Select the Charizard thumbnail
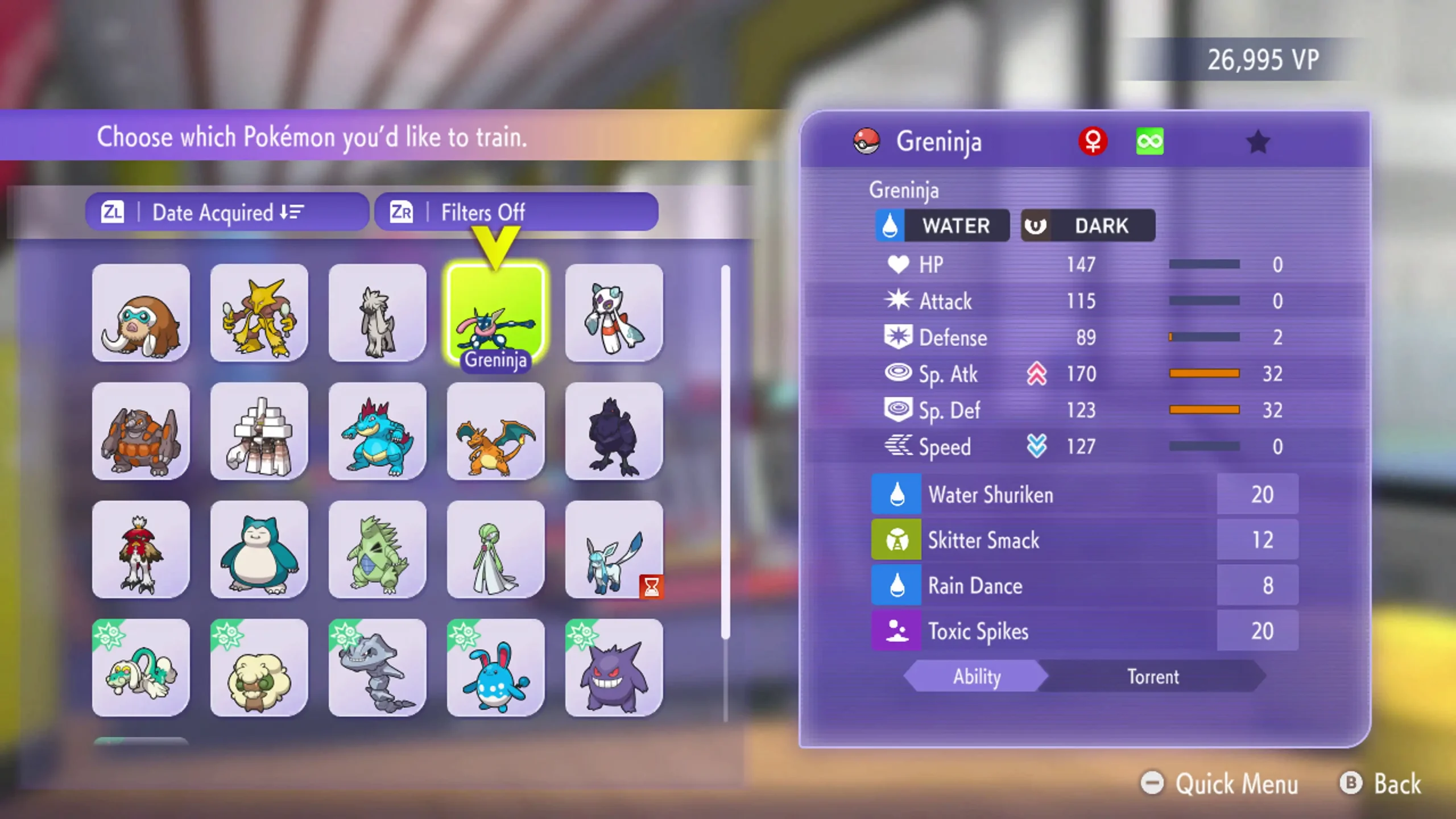The image size is (1456, 819). coord(495,432)
